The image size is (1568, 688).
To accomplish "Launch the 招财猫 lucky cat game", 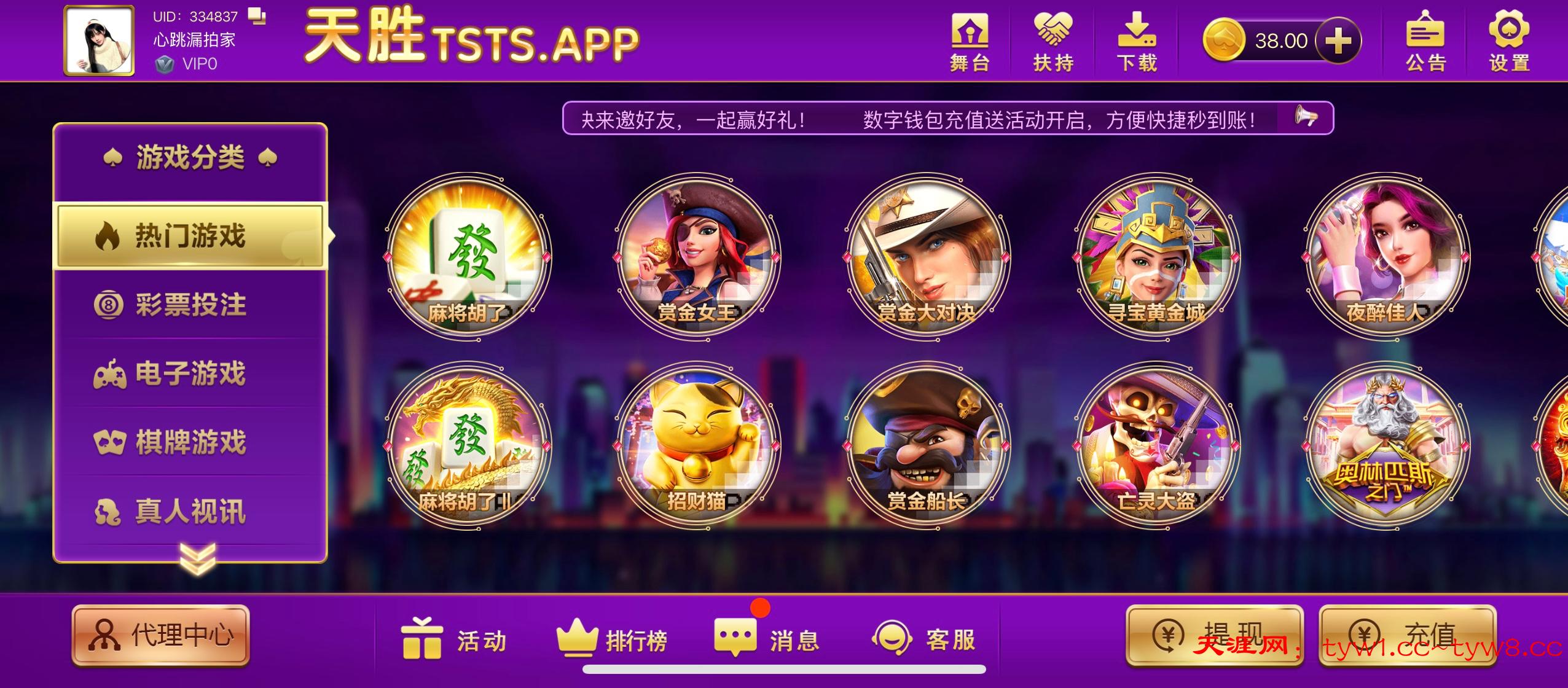I will coord(697,445).
